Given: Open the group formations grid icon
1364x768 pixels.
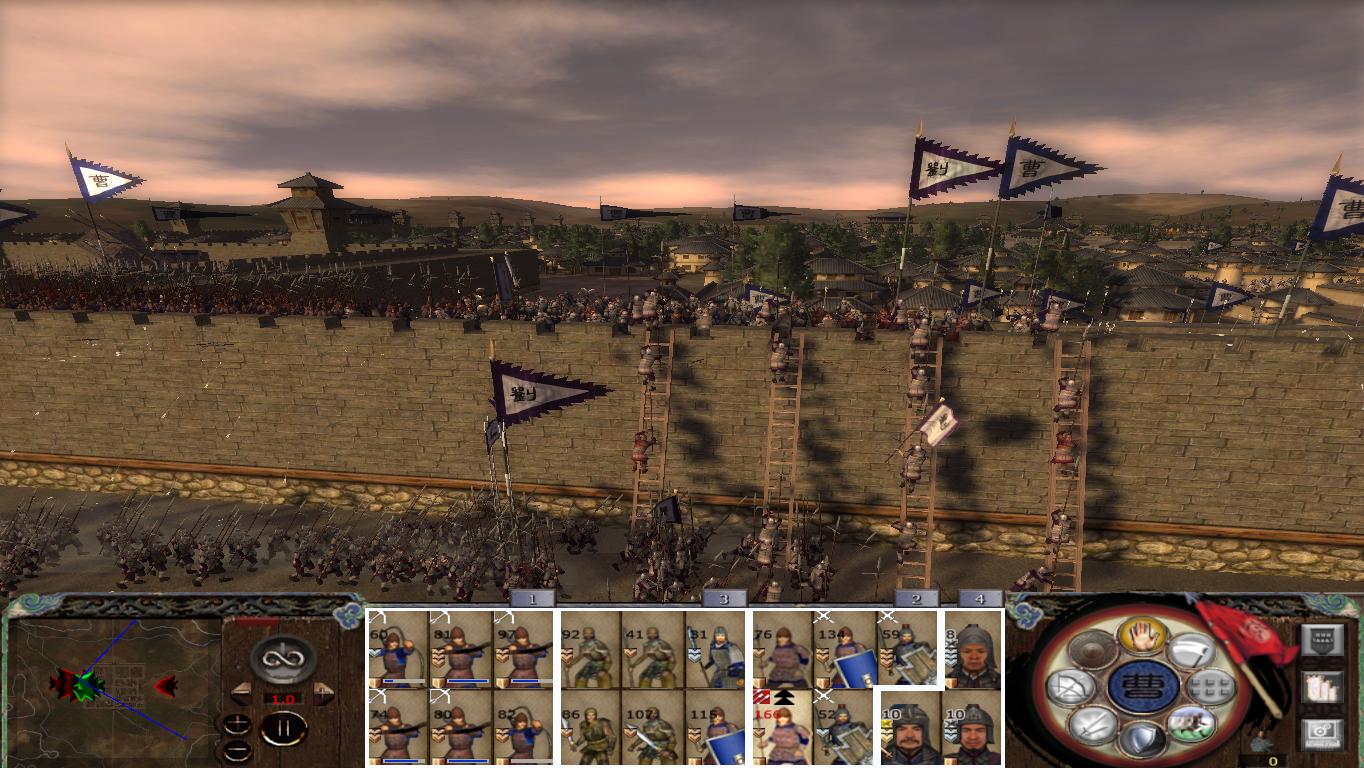Looking at the screenshot, I should (1211, 686).
